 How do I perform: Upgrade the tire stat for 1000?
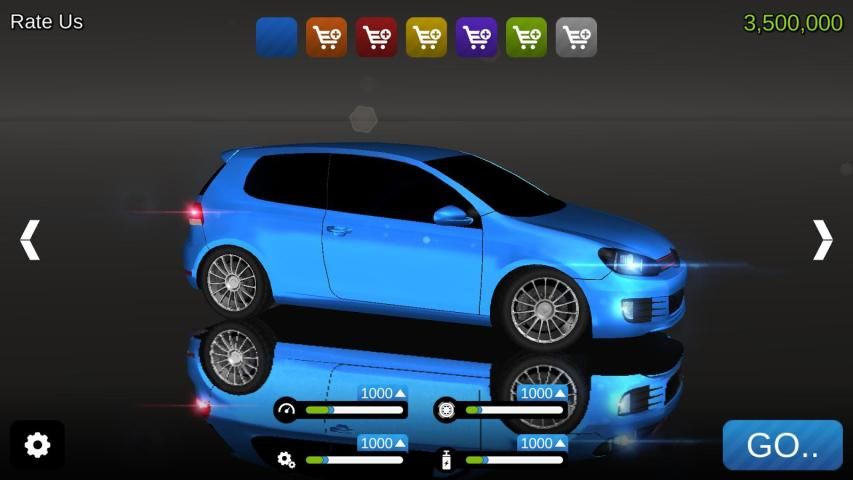click(543, 394)
